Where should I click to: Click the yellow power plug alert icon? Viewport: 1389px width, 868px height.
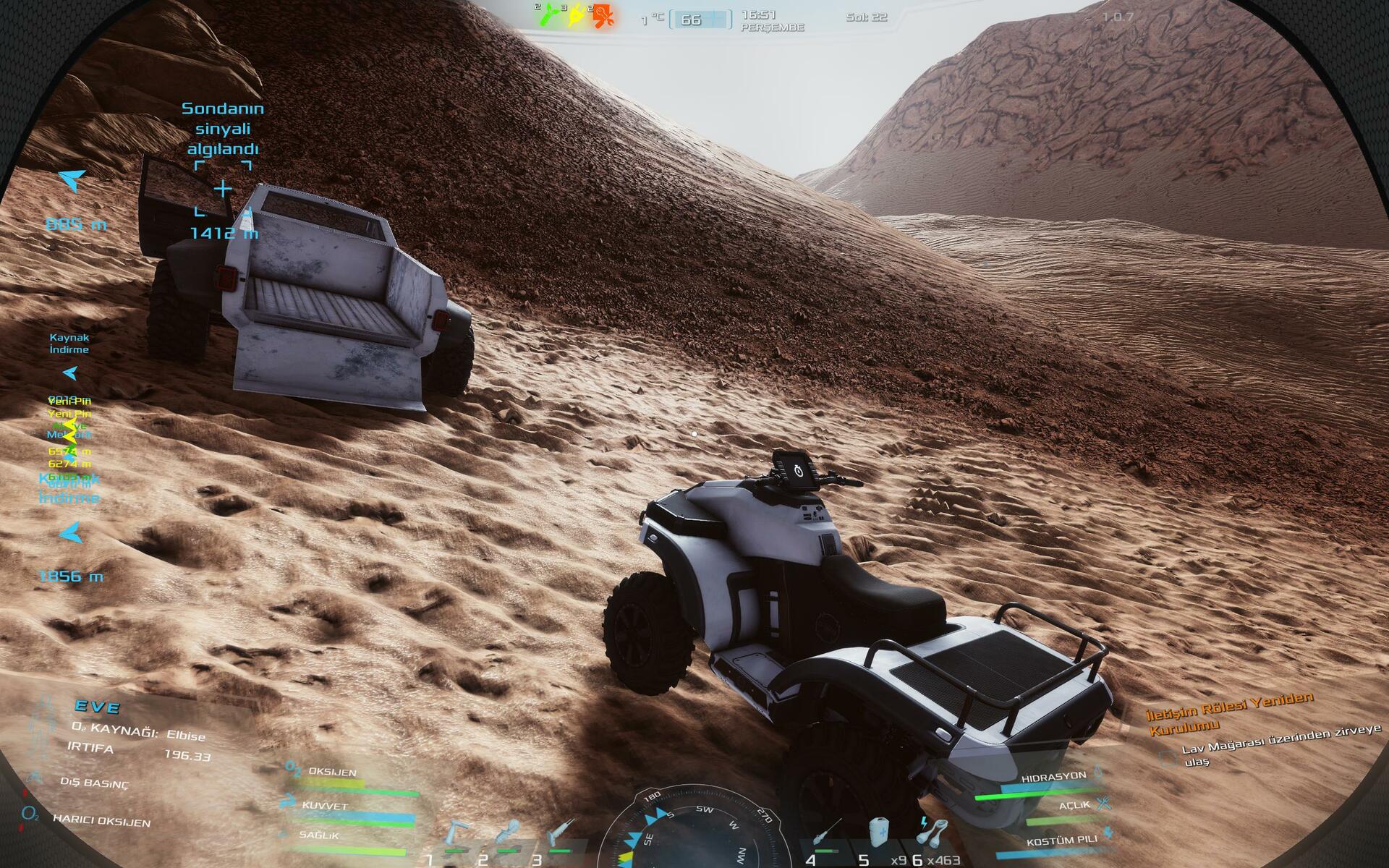tap(577, 15)
